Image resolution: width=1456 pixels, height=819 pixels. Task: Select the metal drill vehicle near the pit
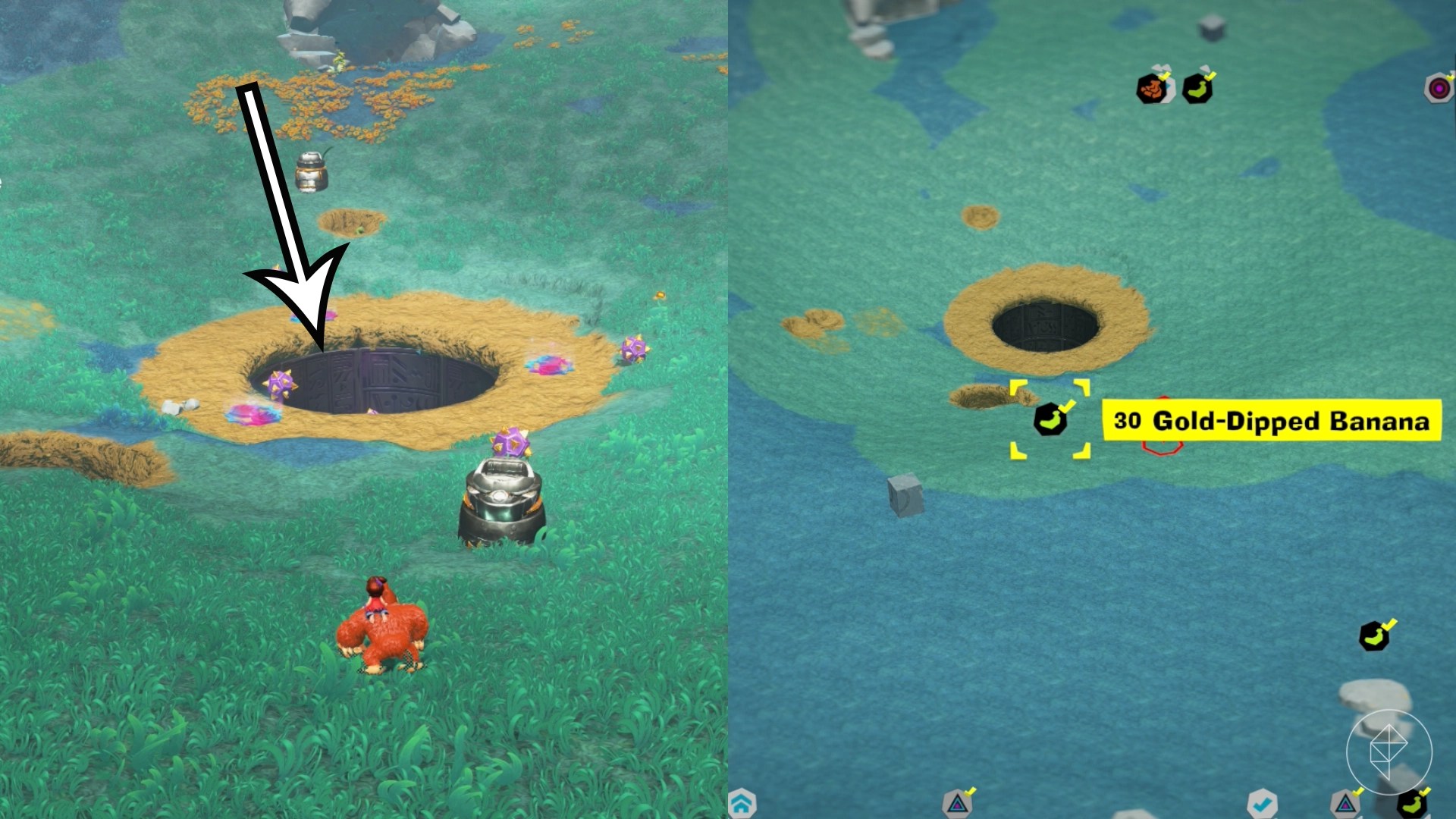coord(500,508)
